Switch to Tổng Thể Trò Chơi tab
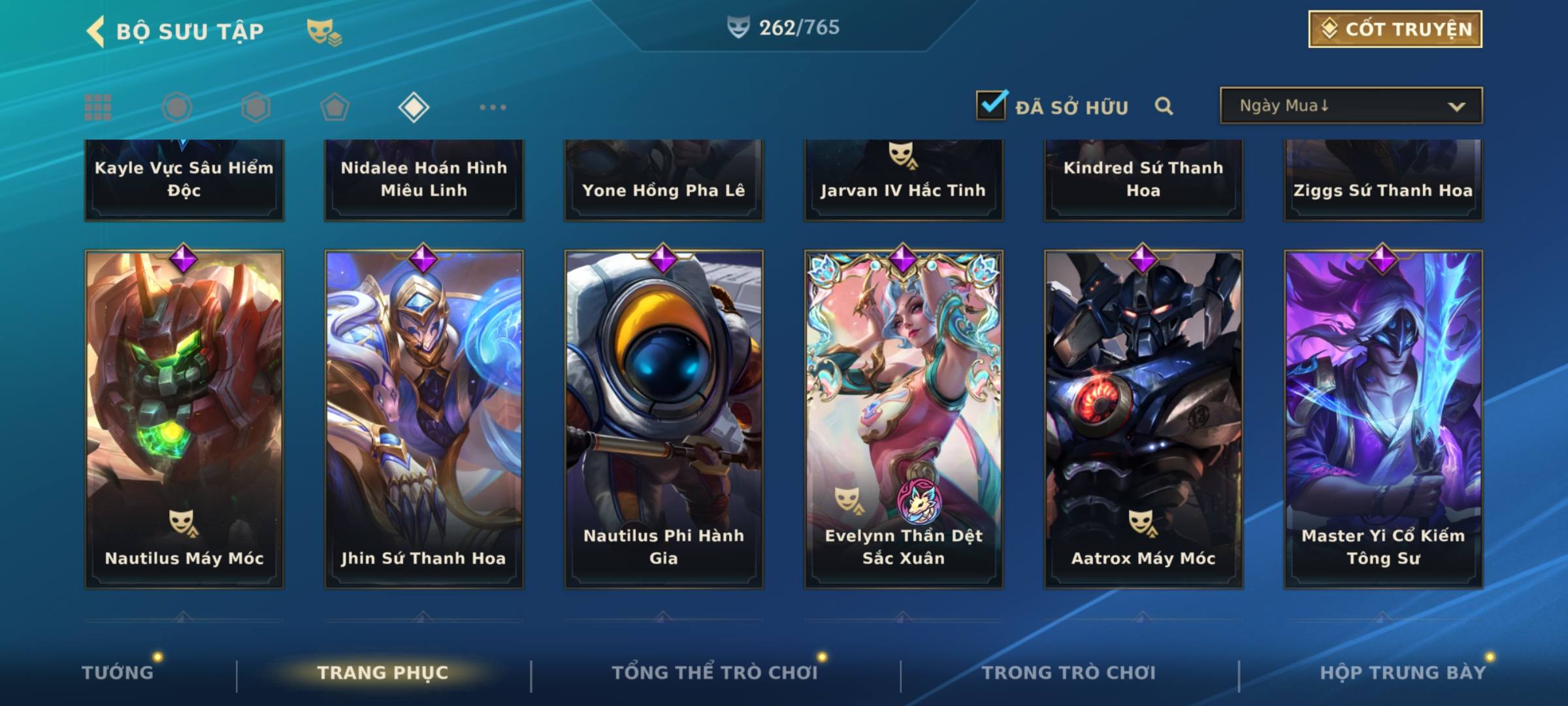 (x=715, y=673)
